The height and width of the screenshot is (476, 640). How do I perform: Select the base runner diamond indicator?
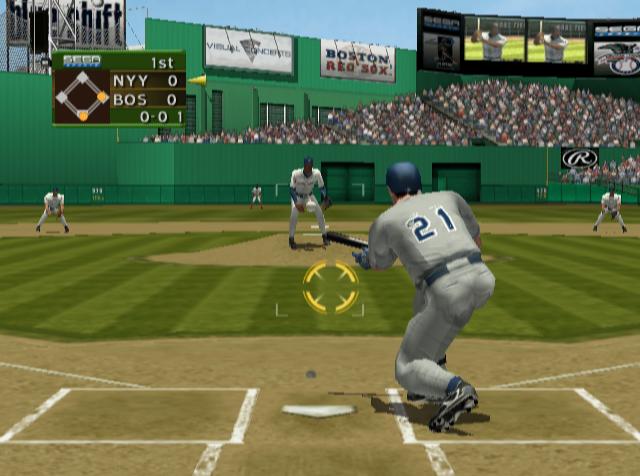pos(82,97)
